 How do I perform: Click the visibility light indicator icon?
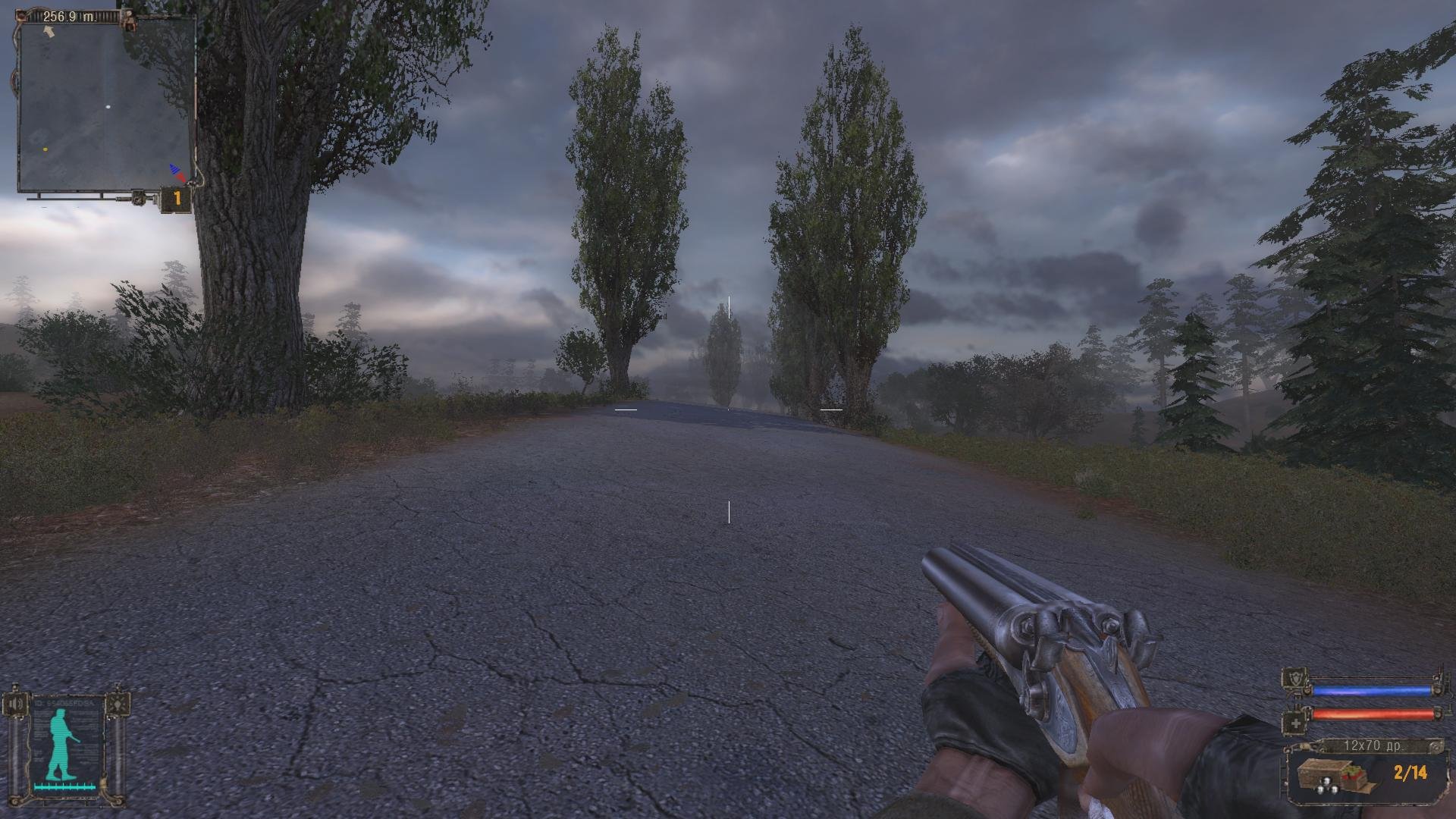coord(117,703)
